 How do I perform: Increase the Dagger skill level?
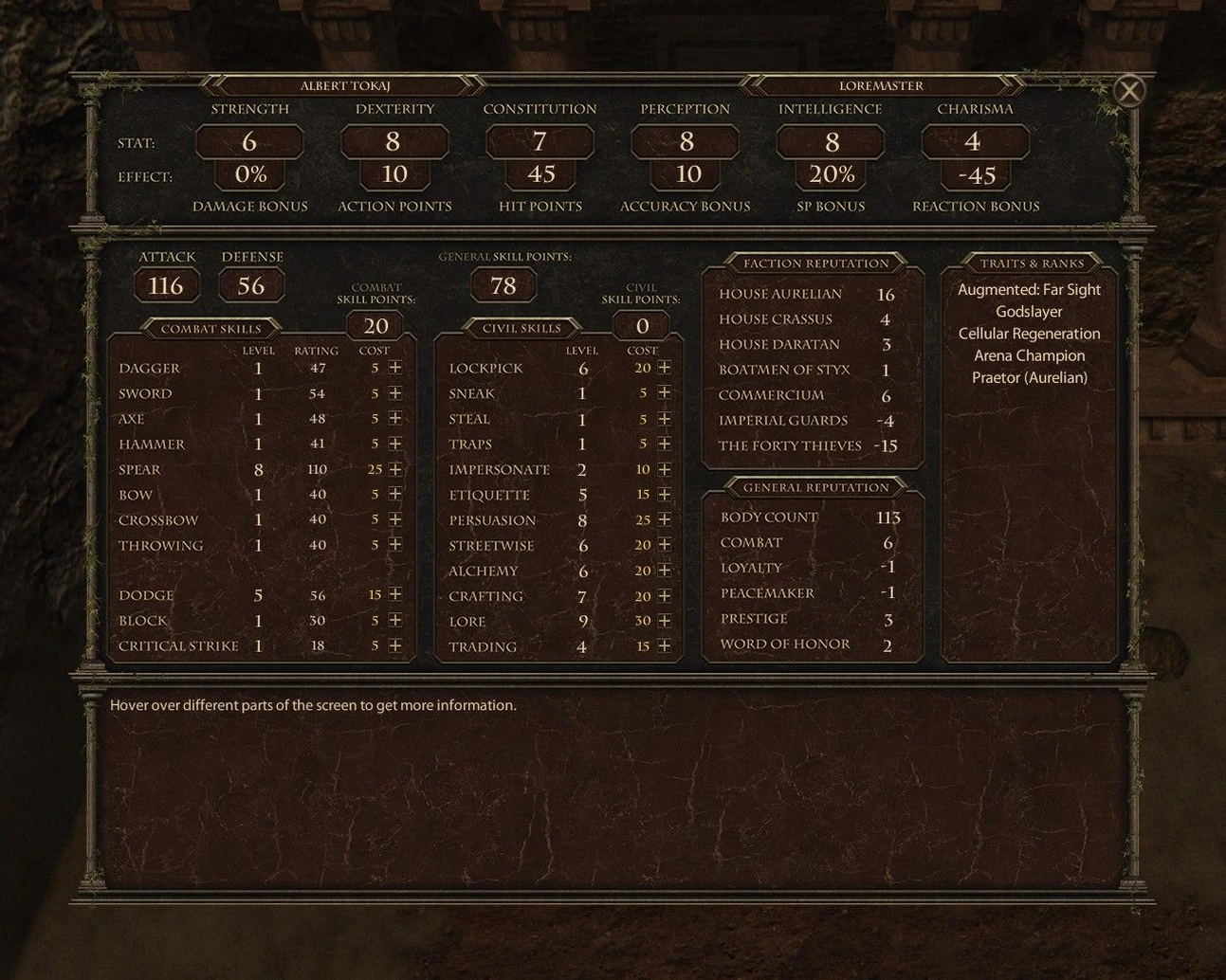pyautogui.click(x=395, y=368)
